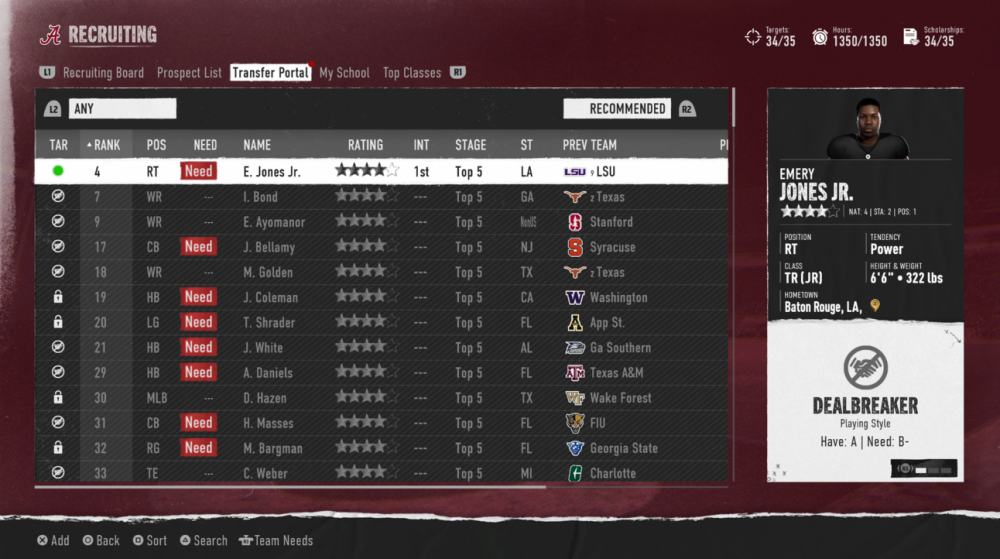Show the Top Classes tab
The height and width of the screenshot is (559, 1000).
(412, 73)
